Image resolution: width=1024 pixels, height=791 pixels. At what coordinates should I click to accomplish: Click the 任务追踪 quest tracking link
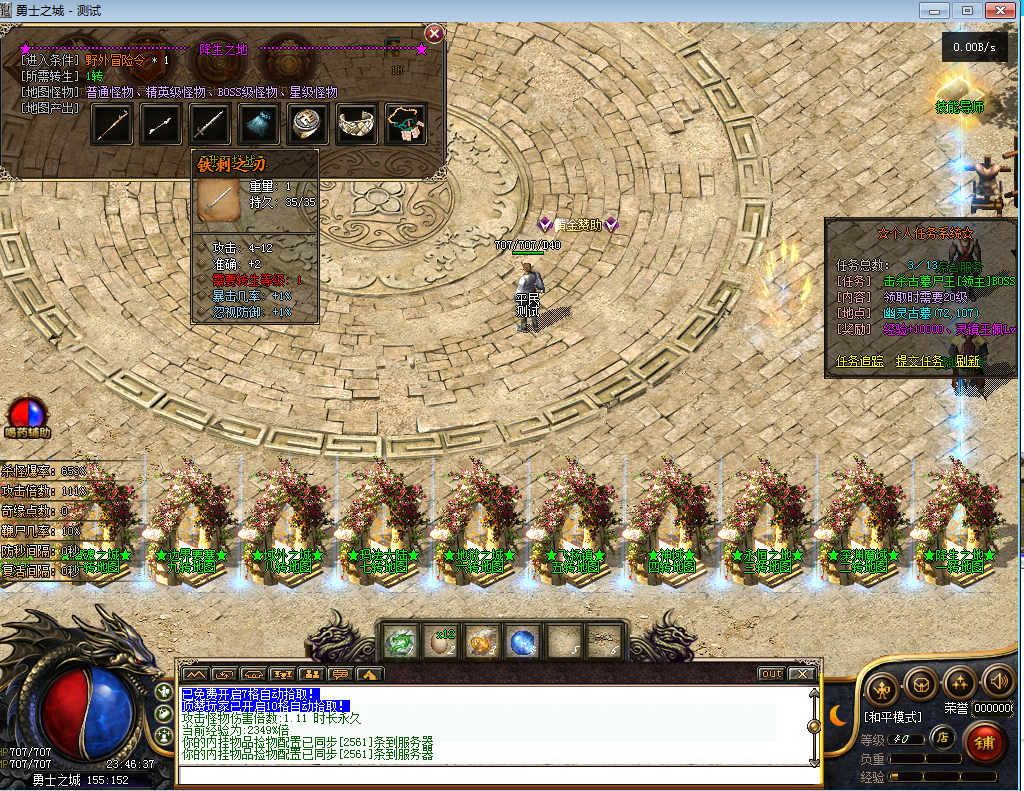click(859, 361)
